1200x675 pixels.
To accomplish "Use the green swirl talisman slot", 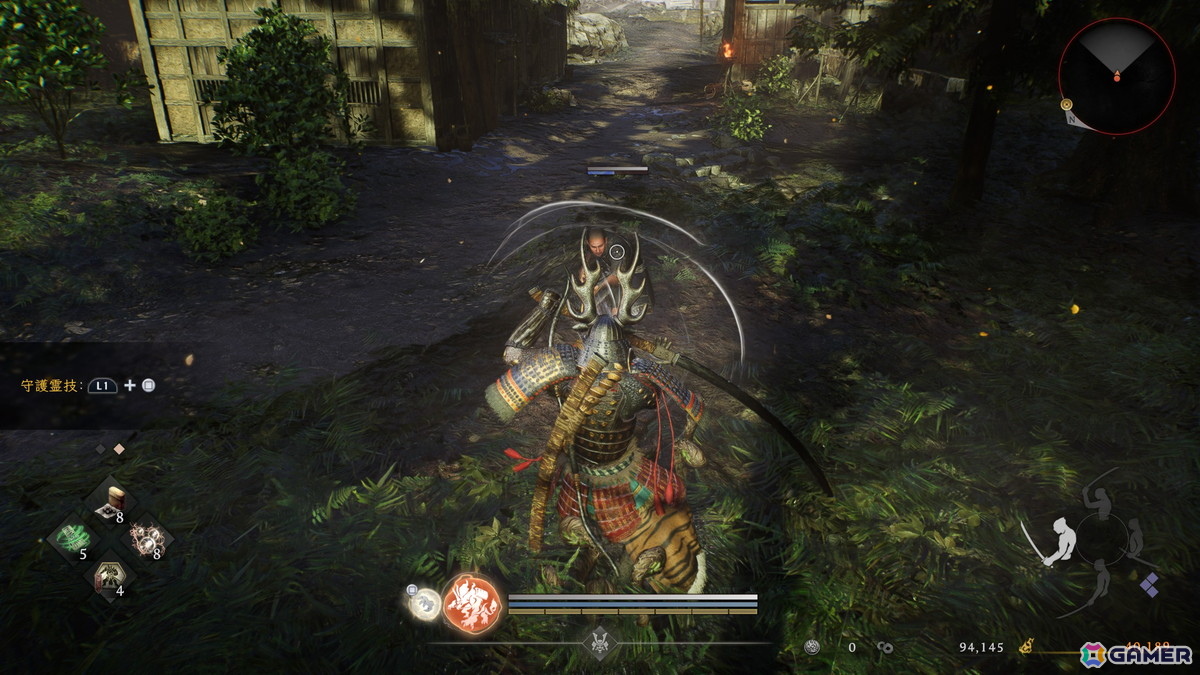I will (71, 538).
